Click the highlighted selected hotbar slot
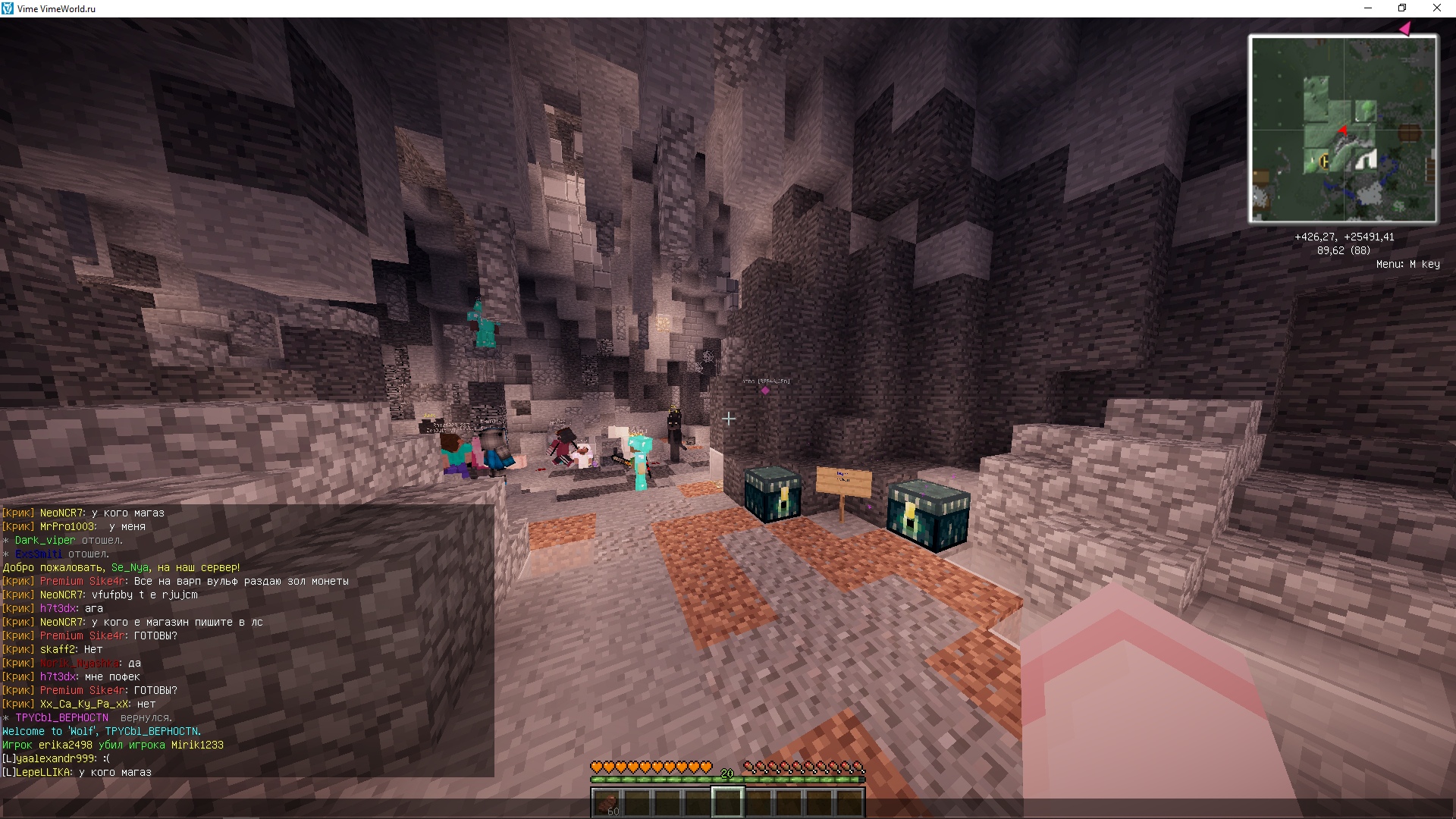1456x819 pixels. [727, 802]
